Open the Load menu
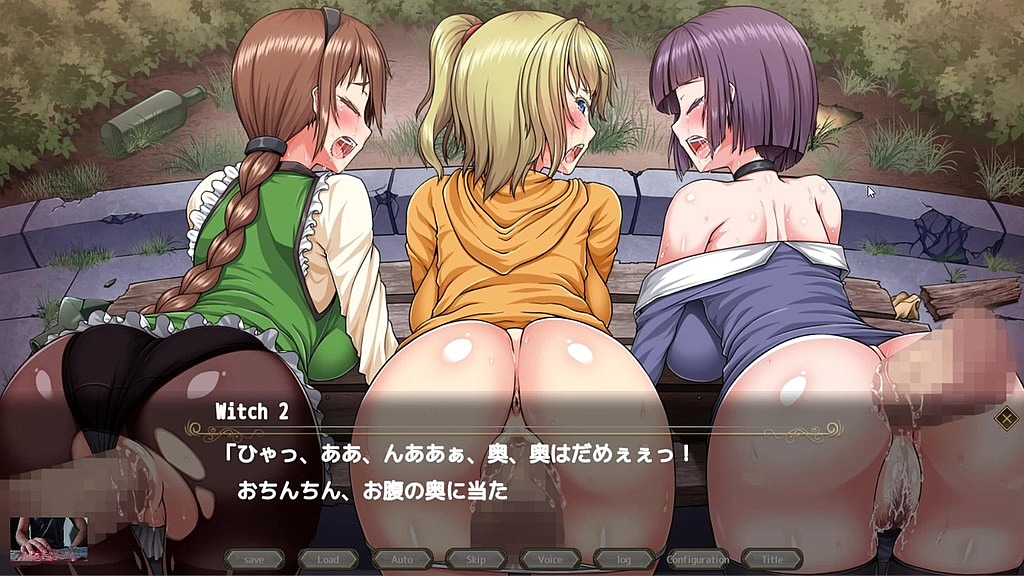Viewport: 1024px width, 576px height. [x=328, y=559]
